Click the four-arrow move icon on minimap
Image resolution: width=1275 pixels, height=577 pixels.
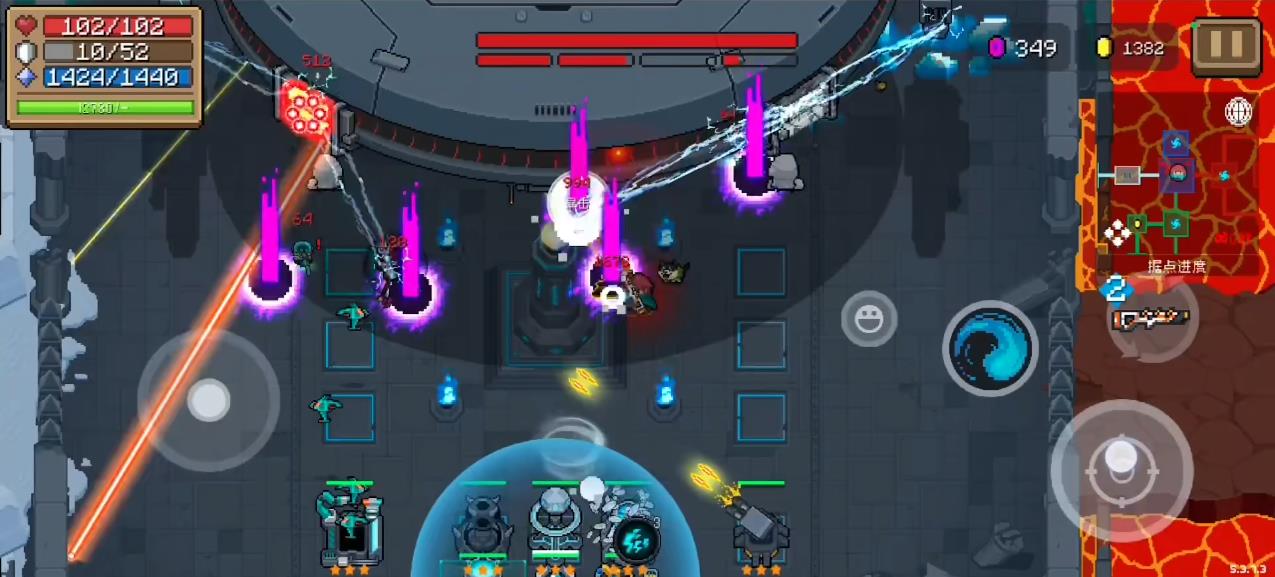tap(1117, 235)
